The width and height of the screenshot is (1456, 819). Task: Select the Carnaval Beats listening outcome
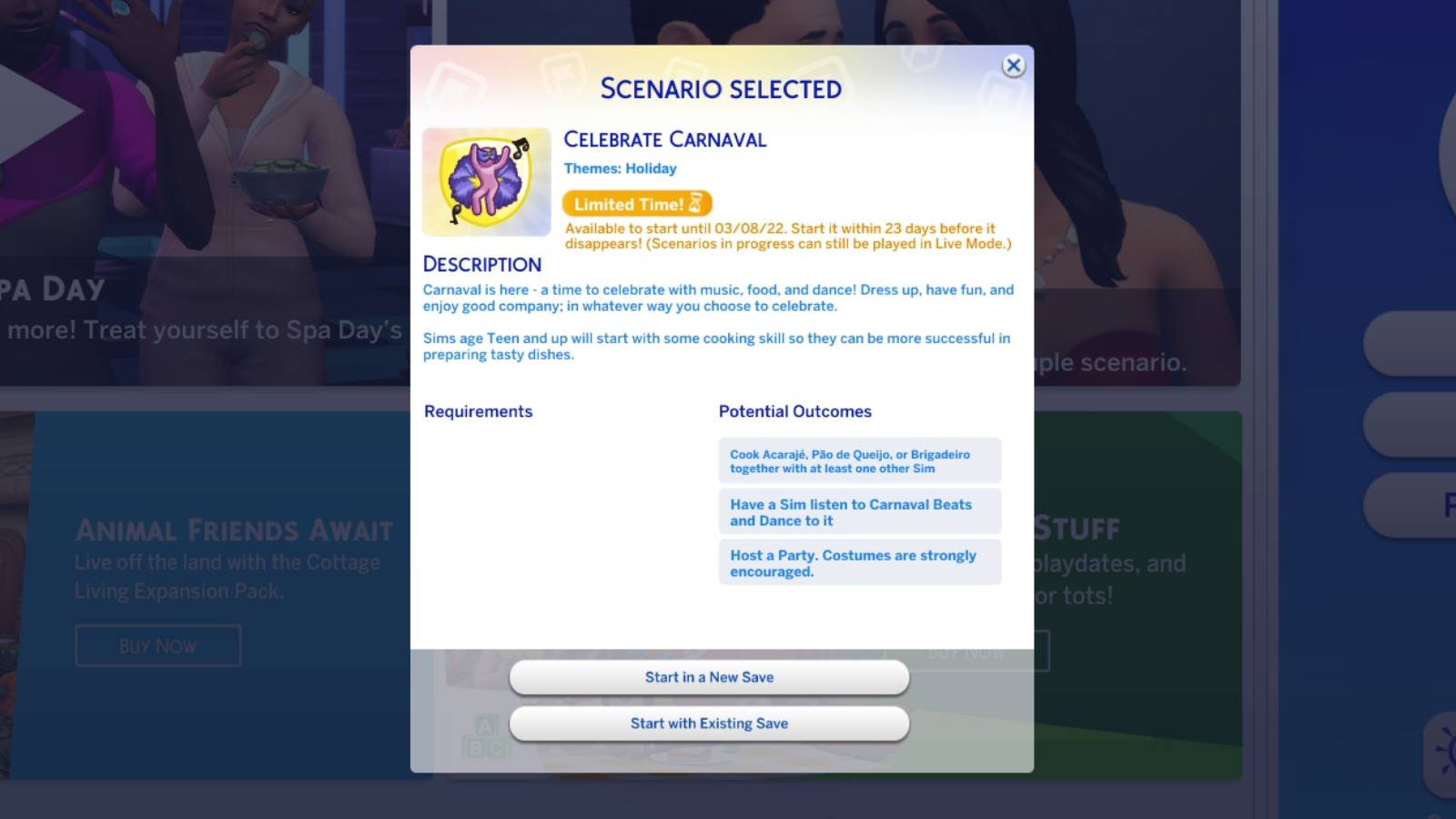point(859,511)
